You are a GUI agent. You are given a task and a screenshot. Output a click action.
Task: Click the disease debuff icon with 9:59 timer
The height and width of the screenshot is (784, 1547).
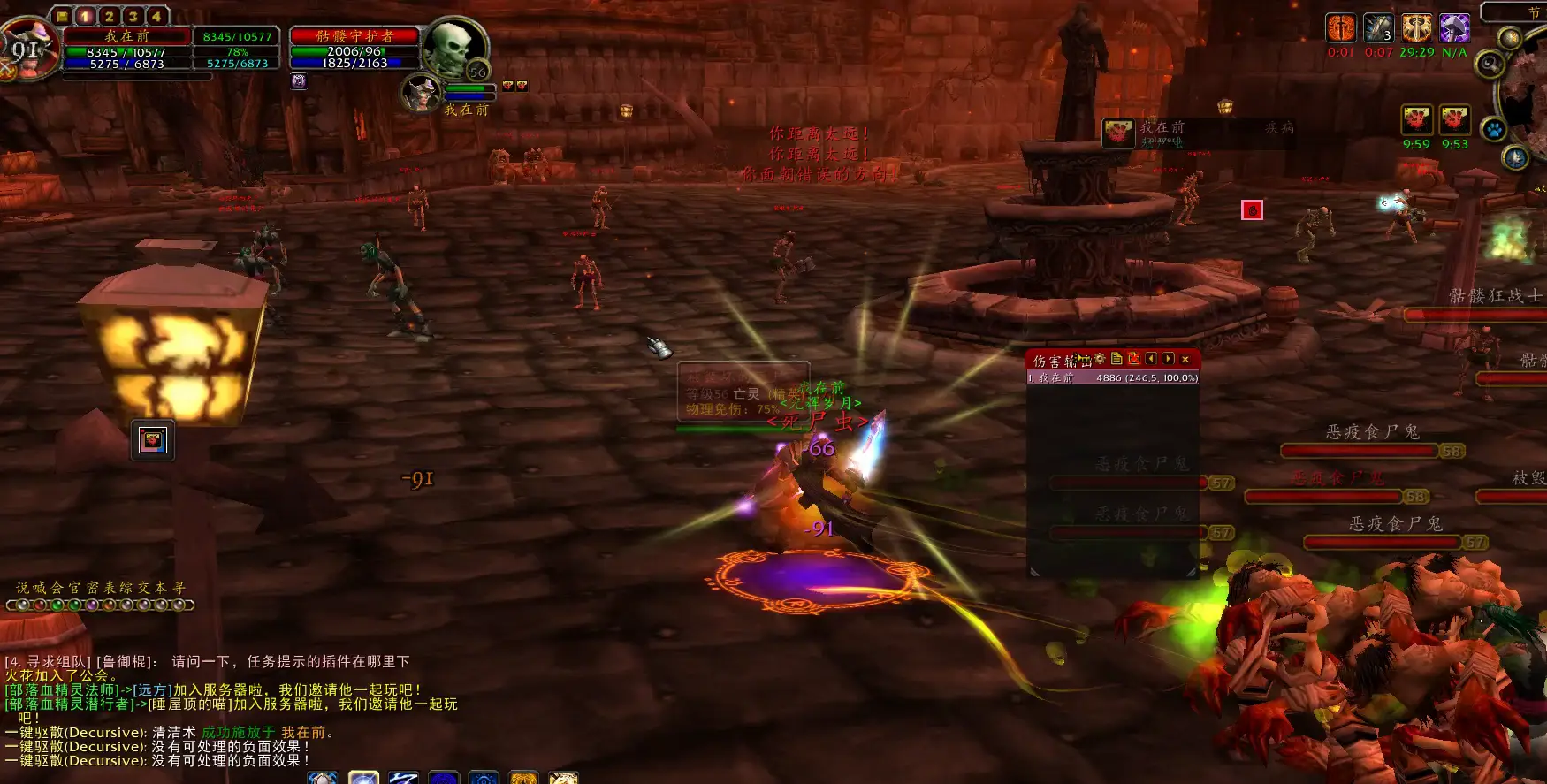[1416, 120]
